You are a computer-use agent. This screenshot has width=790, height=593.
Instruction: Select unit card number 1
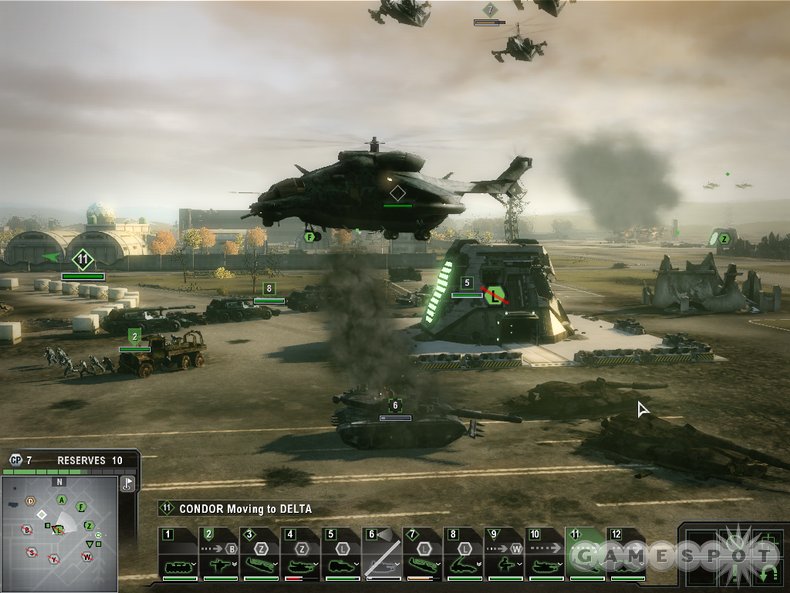179,555
